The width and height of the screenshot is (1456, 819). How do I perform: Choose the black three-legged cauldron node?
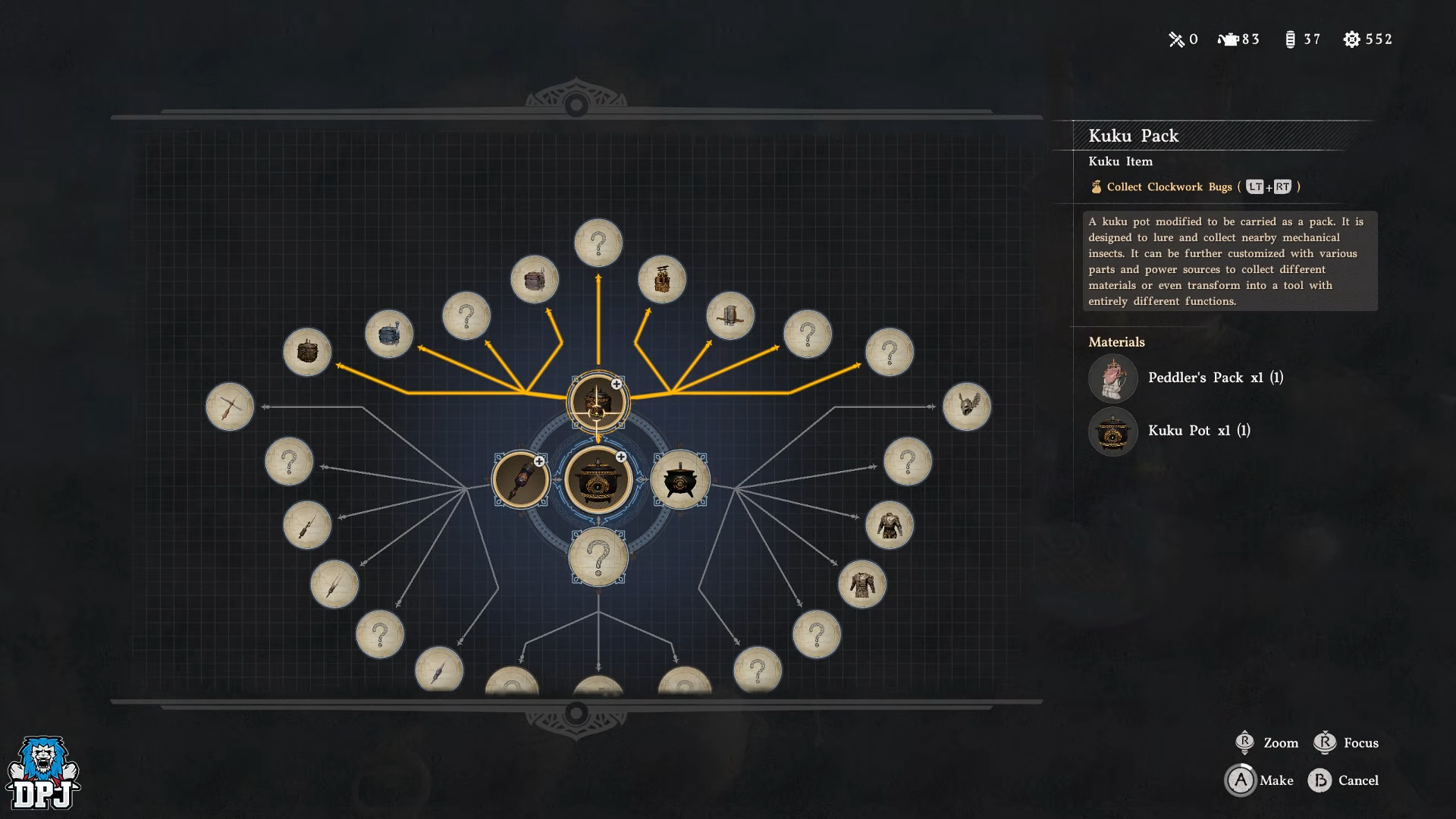[680, 479]
